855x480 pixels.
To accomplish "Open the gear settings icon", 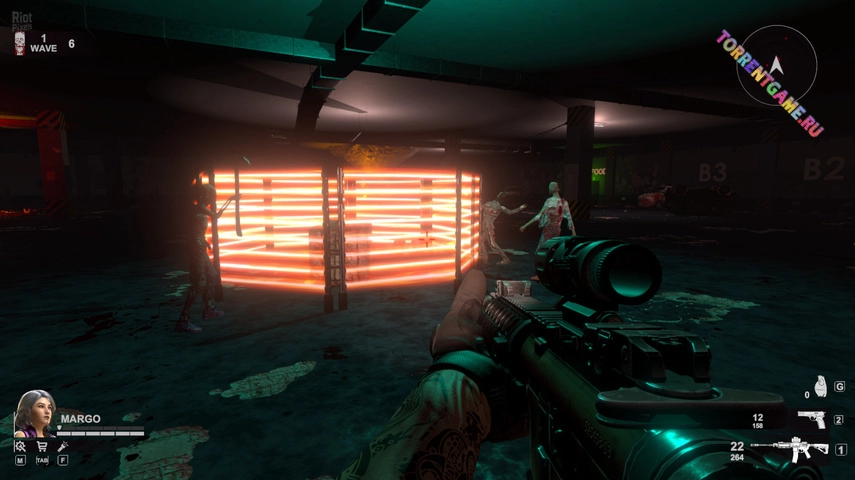I will click(20, 446).
